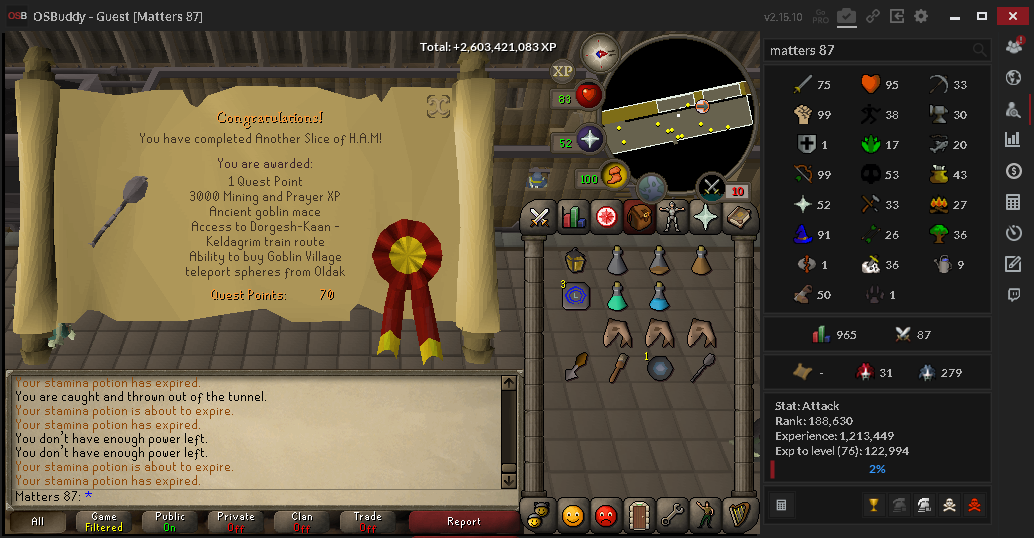Image resolution: width=1034 pixels, height=538 pixels.
Task: Open the combat options tab
Action: 541,216
